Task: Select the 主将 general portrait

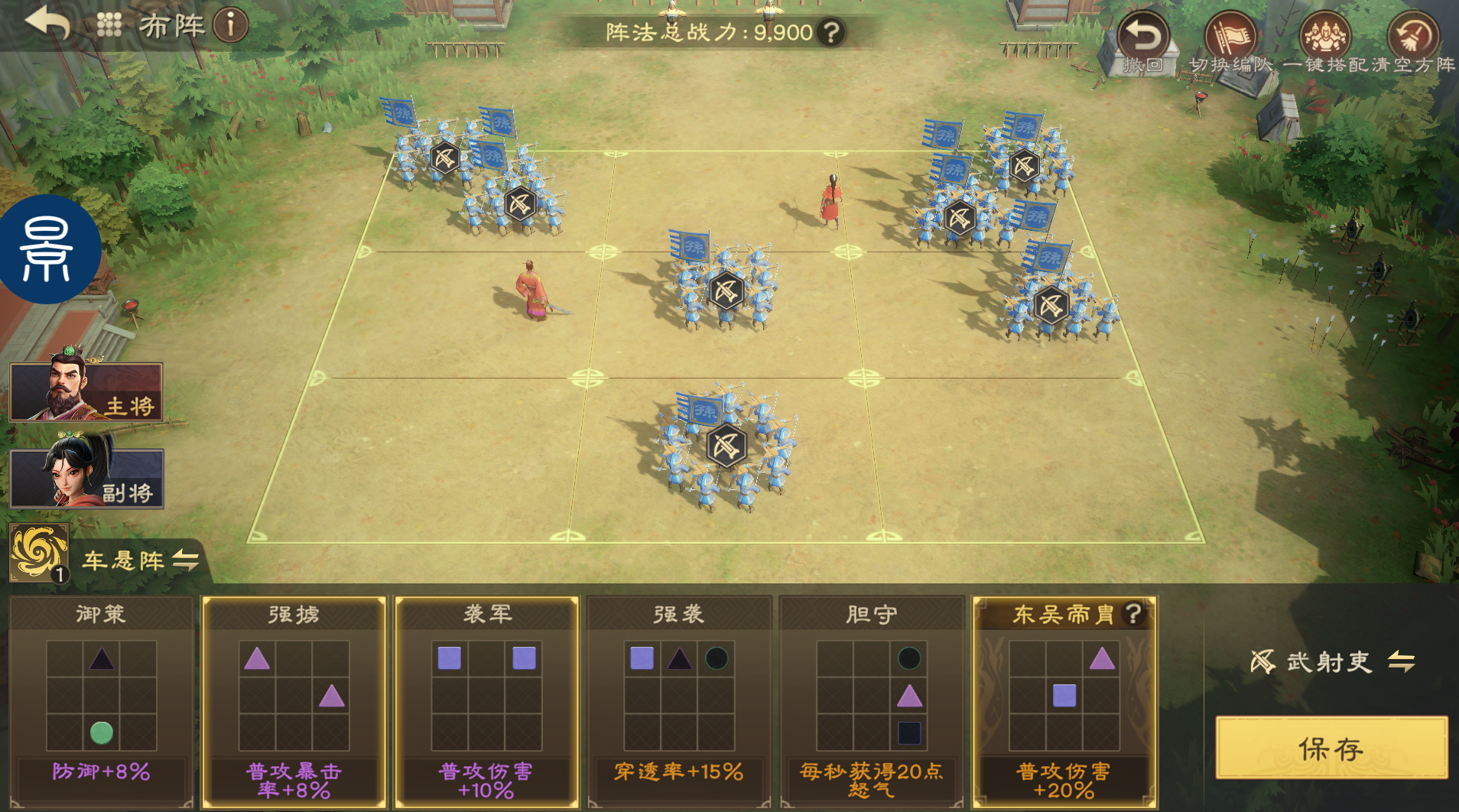Action: tap(86, 391)
